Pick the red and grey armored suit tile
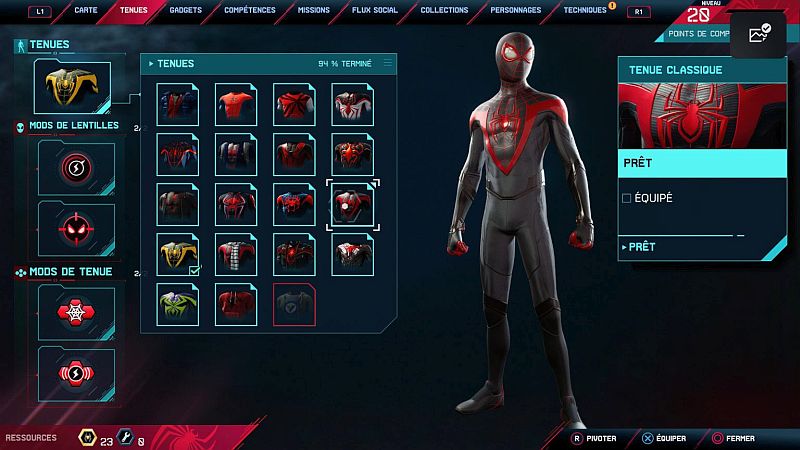Viewport: 800px width, 450px height. [x=235, y=255]
